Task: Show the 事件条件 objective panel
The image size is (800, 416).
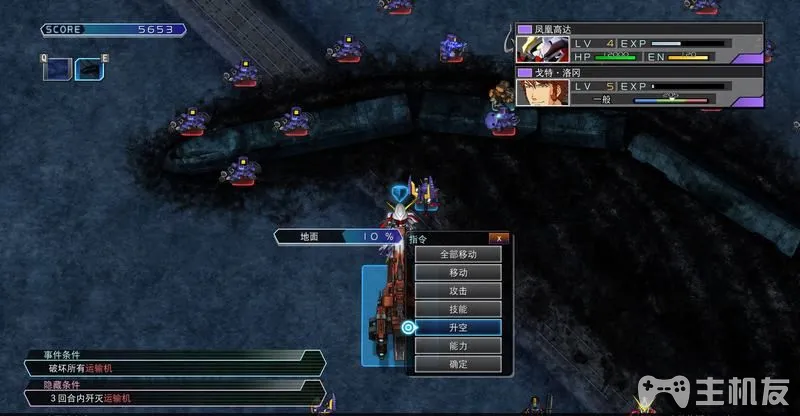Action: click(x=170, y=362)
